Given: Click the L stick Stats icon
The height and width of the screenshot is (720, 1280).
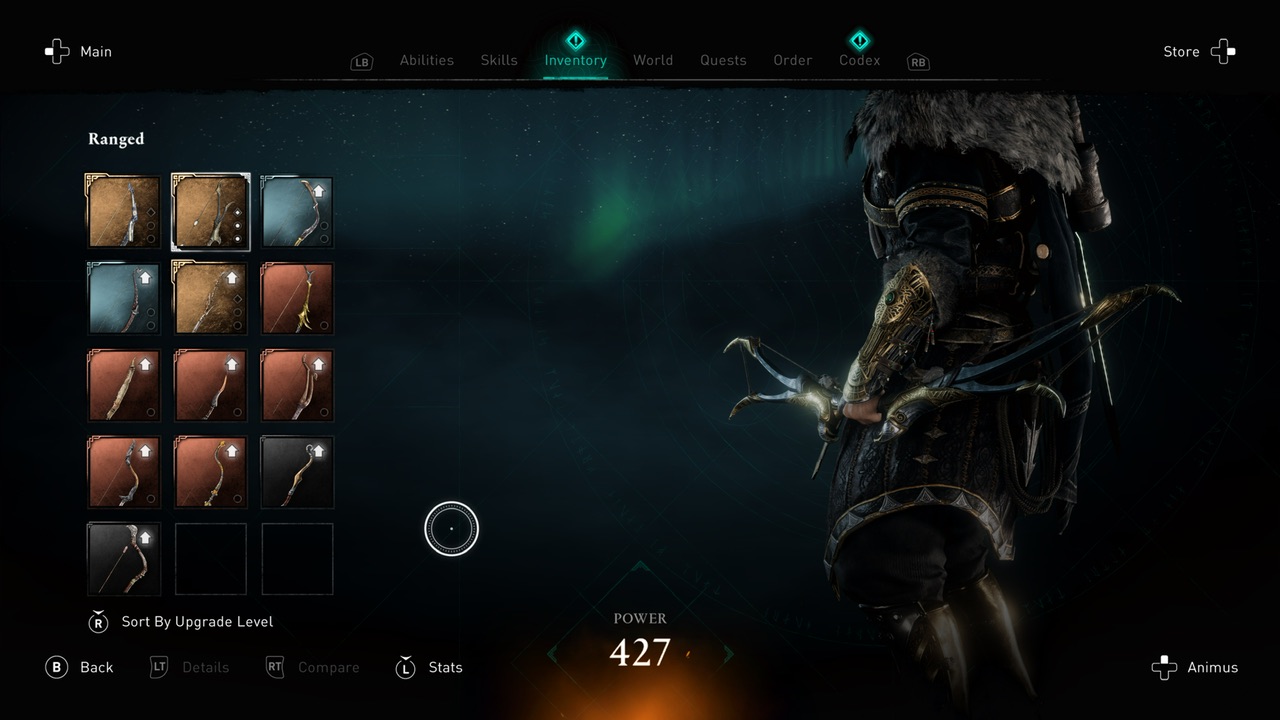Looking at the screenshot, I should pyautogui.click(x=405, y=667).
